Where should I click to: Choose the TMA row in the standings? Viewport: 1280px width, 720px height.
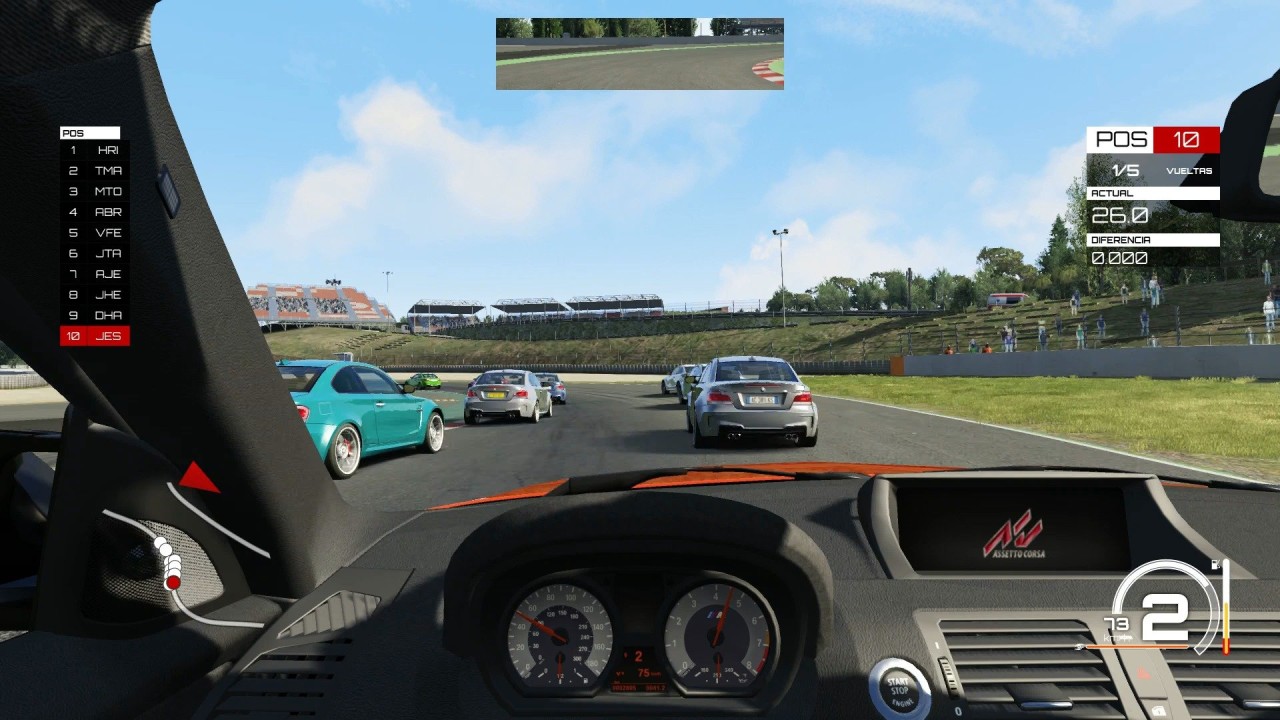95,171
